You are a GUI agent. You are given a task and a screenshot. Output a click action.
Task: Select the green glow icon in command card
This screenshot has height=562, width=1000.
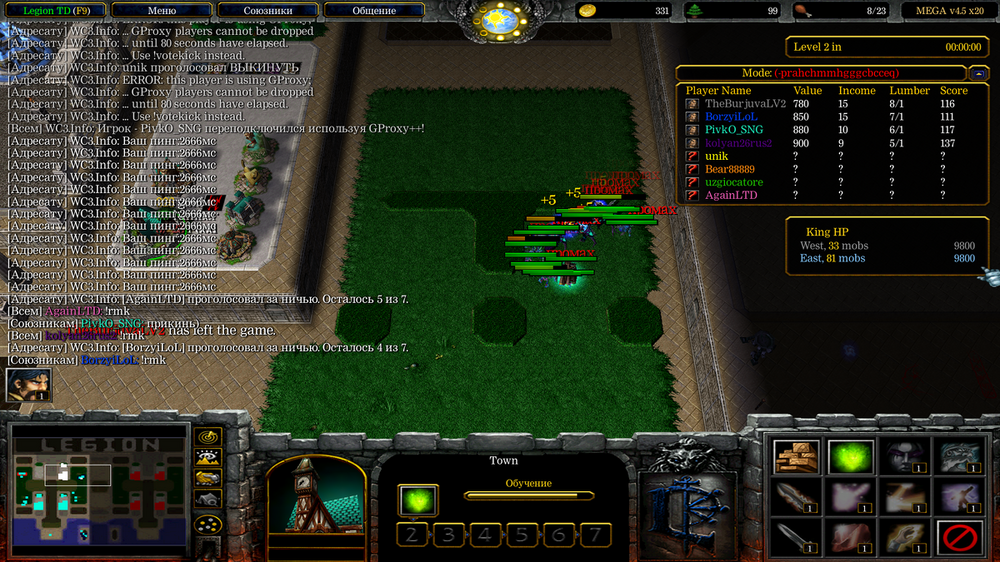click(x=850, y=457)
